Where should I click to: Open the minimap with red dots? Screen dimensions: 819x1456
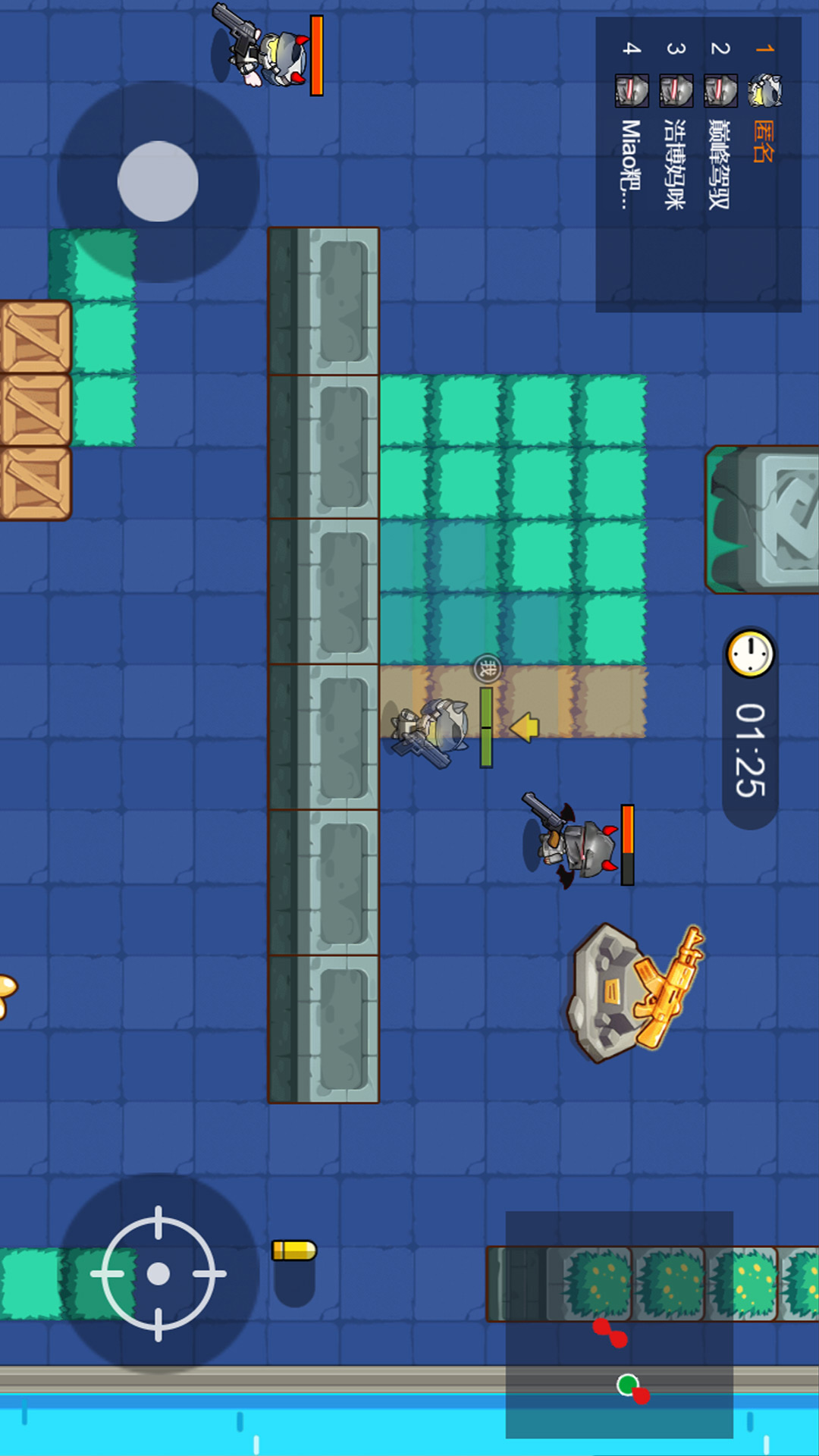(619, 1324)
